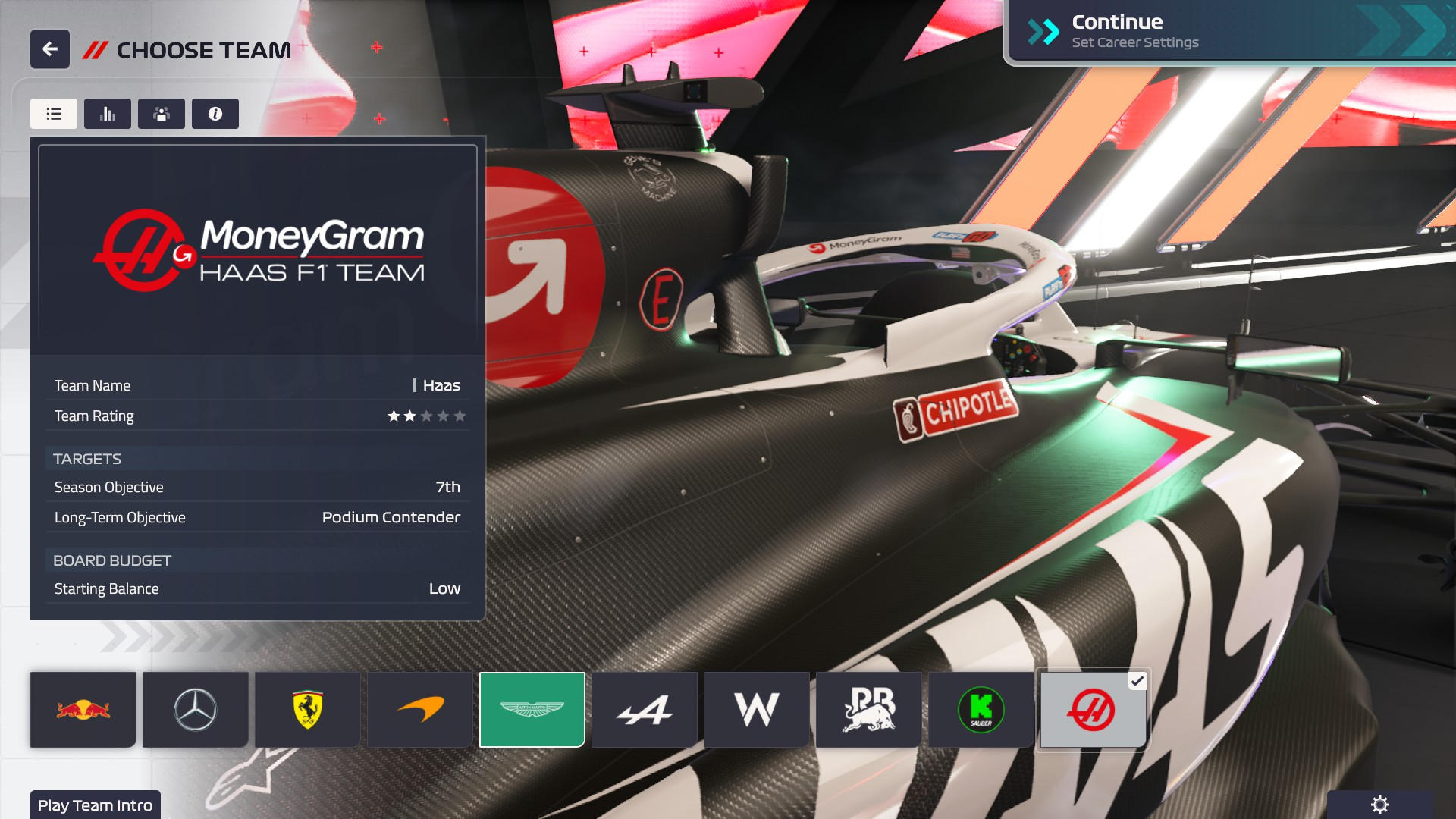Open settings with the gear icon
The image size is (1456, 819).
tap(1380, 805)
